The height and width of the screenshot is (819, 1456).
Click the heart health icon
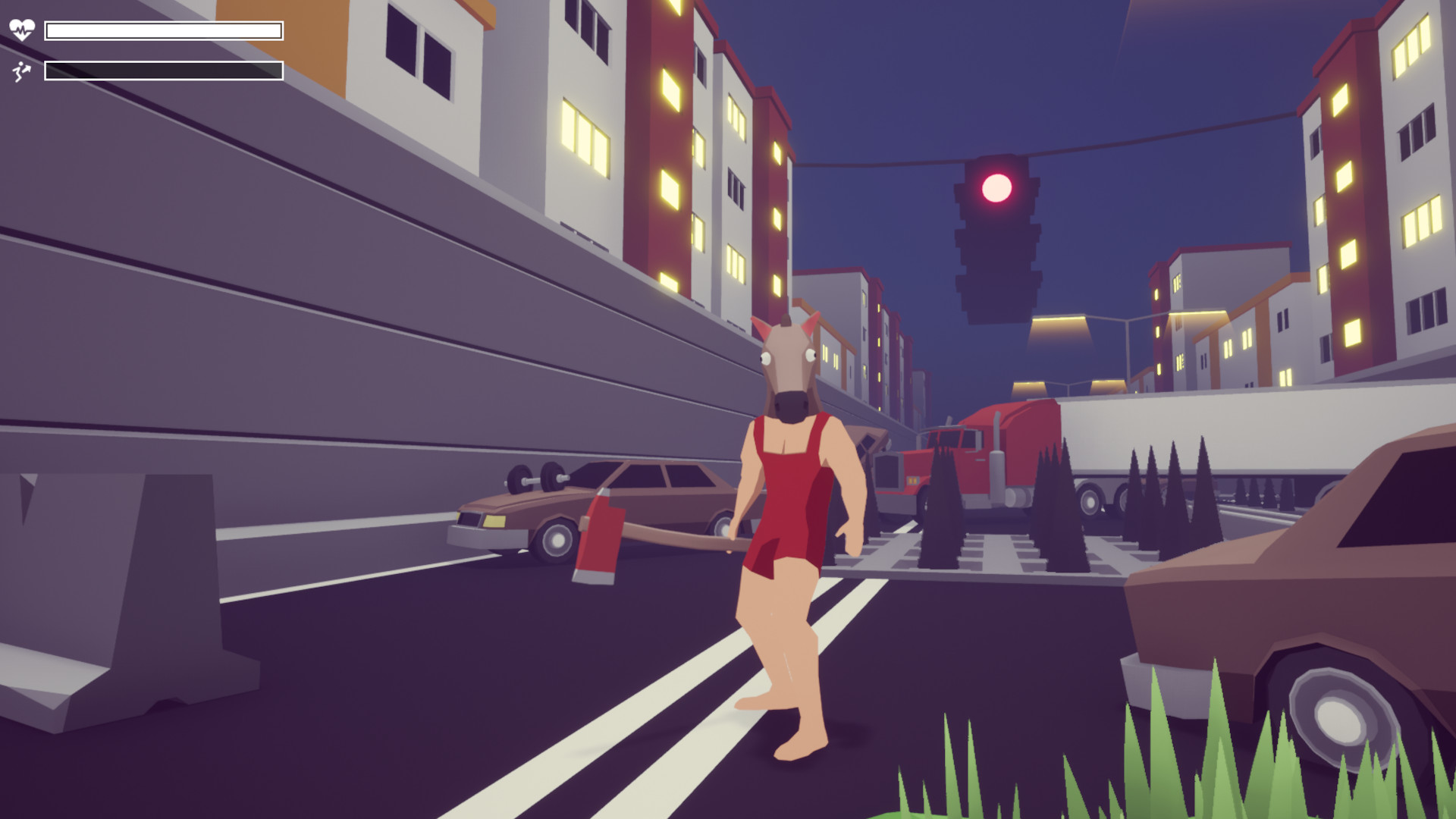[x=23, y=28]
